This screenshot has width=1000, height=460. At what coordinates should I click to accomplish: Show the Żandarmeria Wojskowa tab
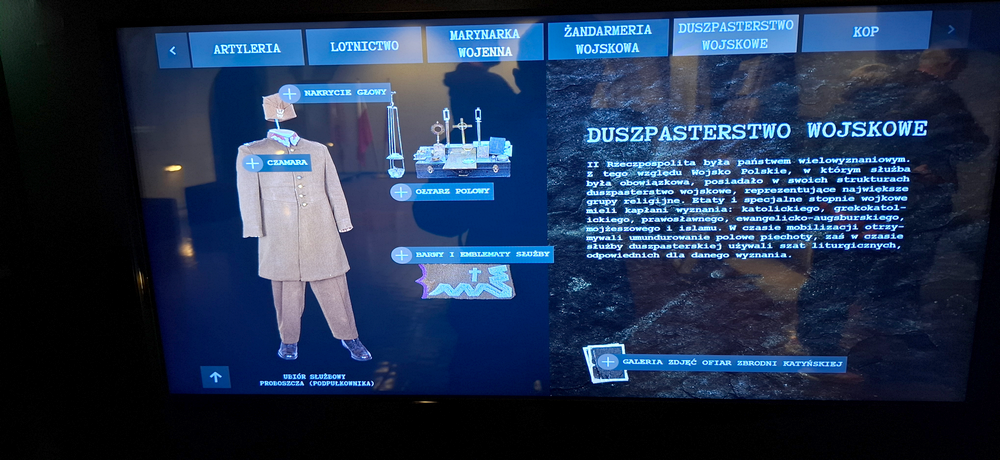click(x=607, y=40)
